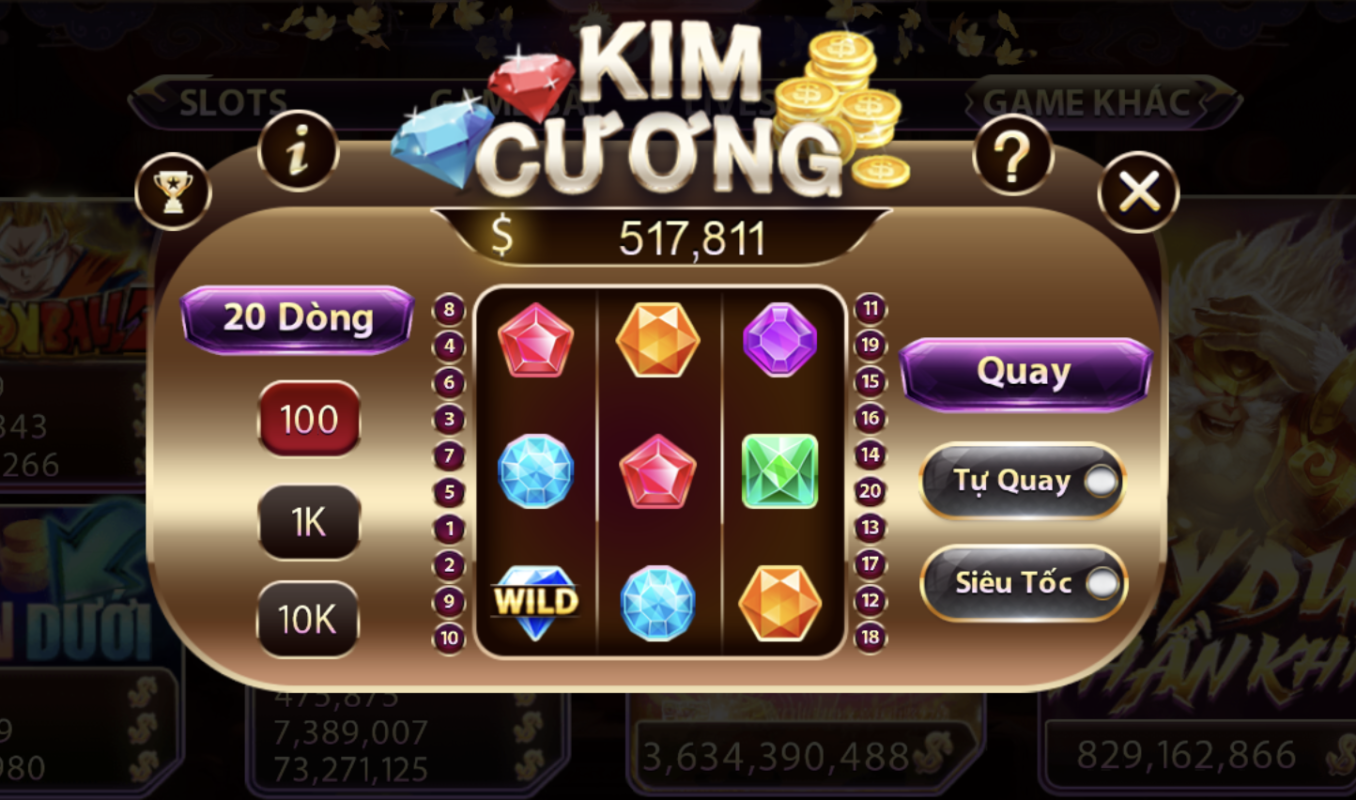This screenshot has width=1356, height=800.
Task: Select payline 11 in the right column
Action: [x=869, y=307]
